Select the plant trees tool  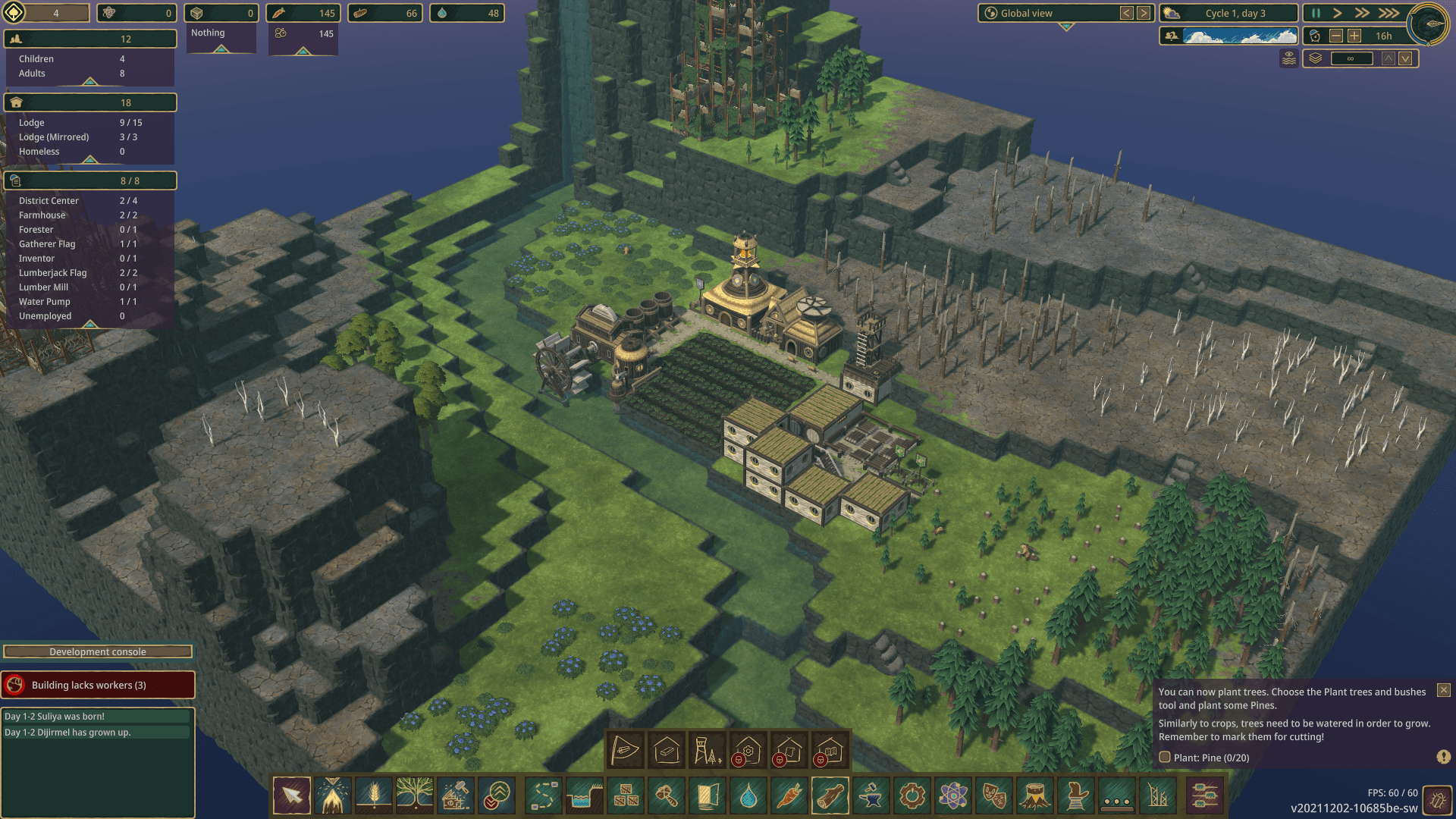(x=415, y=796)
